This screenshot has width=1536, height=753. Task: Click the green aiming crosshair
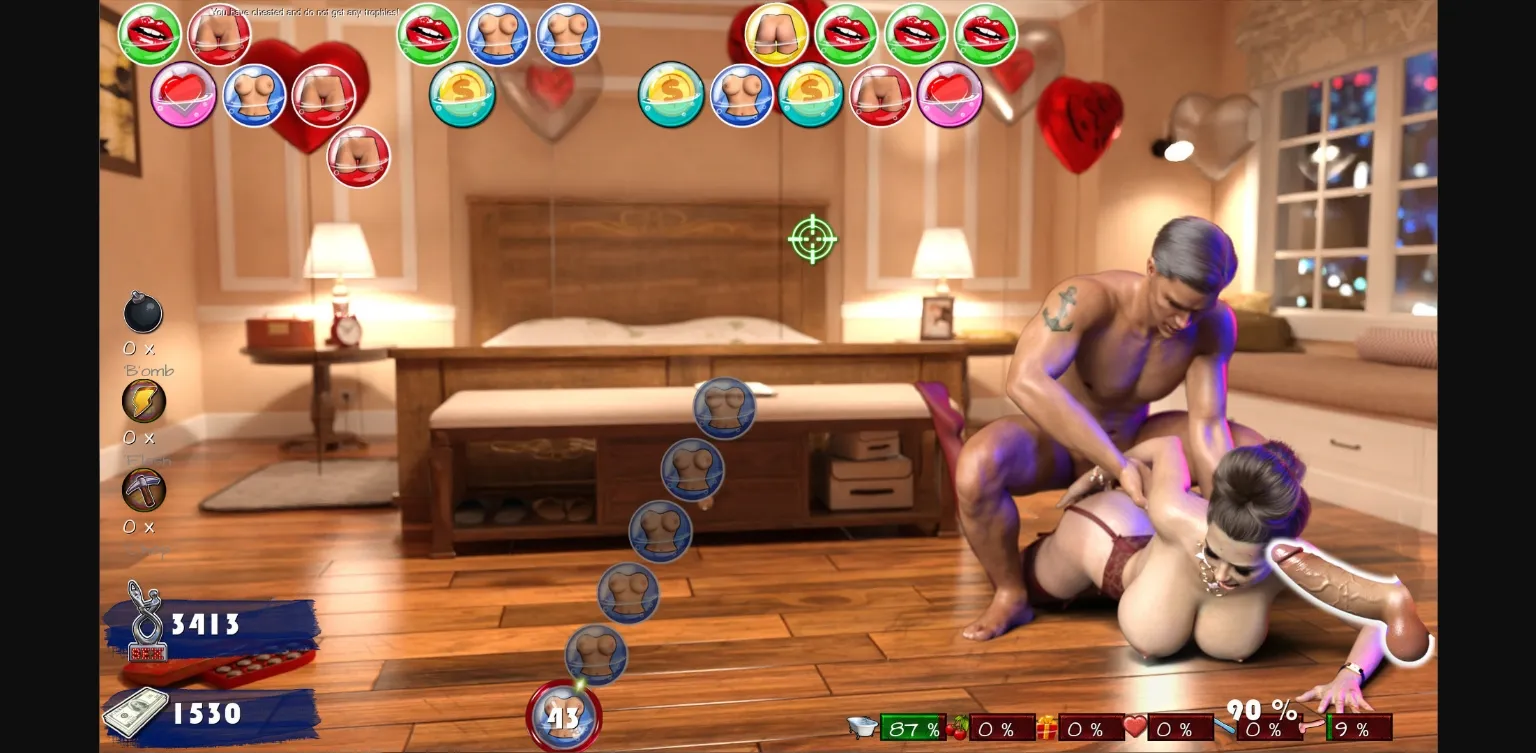coord(811,239)
